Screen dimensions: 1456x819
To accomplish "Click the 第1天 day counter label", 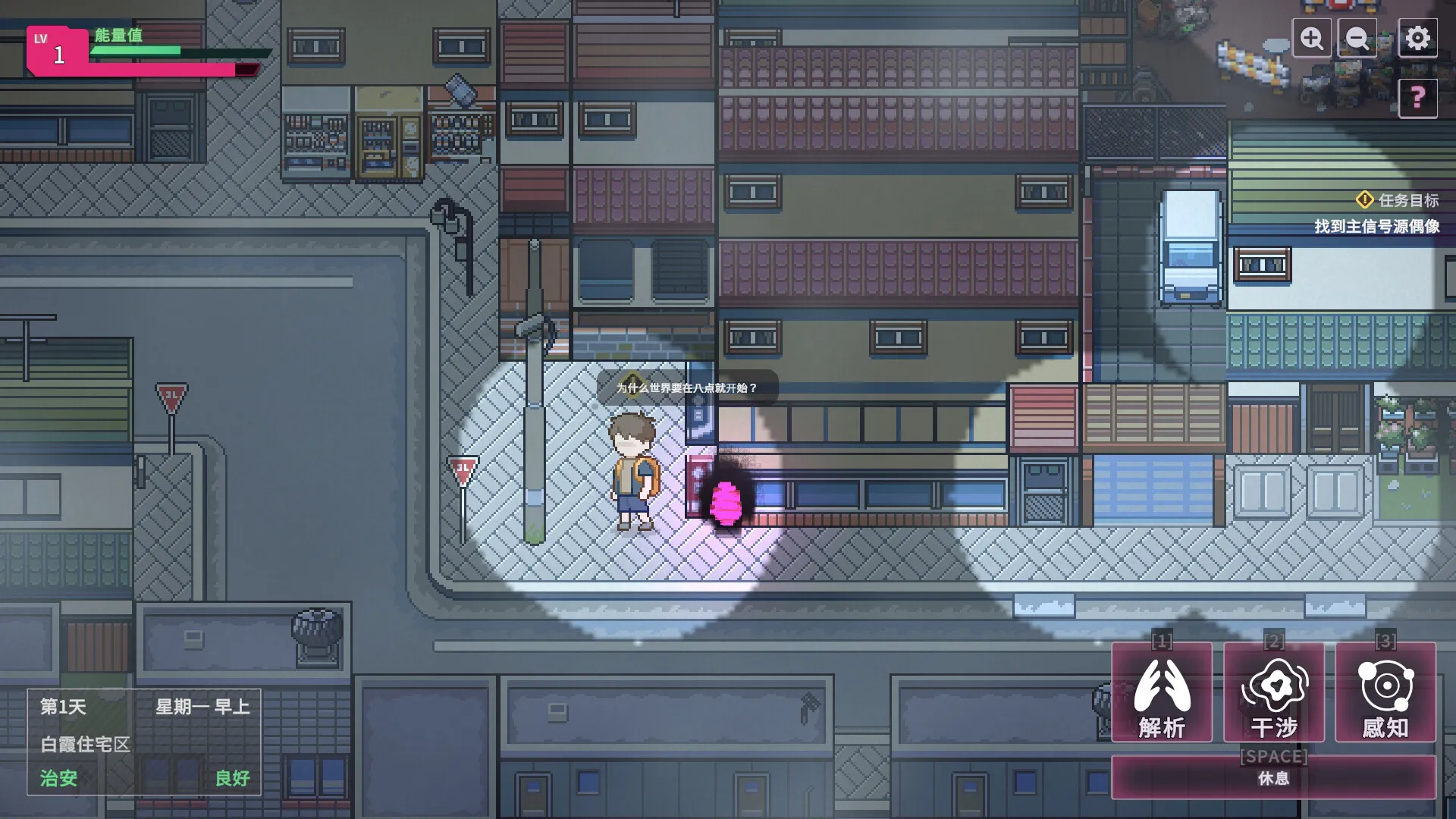I will tap(62, 708).
